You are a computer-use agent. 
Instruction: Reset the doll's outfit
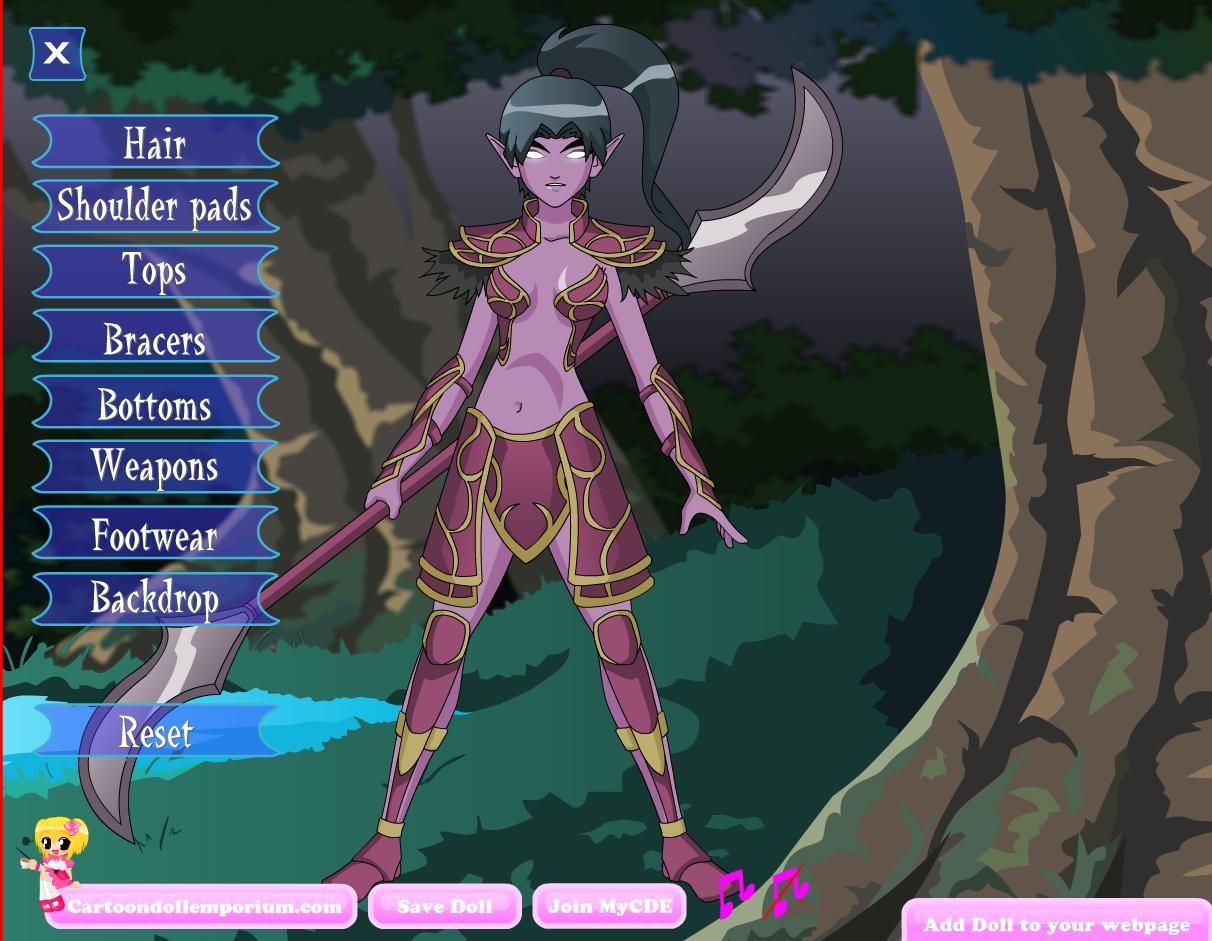[x=155, y=731]
